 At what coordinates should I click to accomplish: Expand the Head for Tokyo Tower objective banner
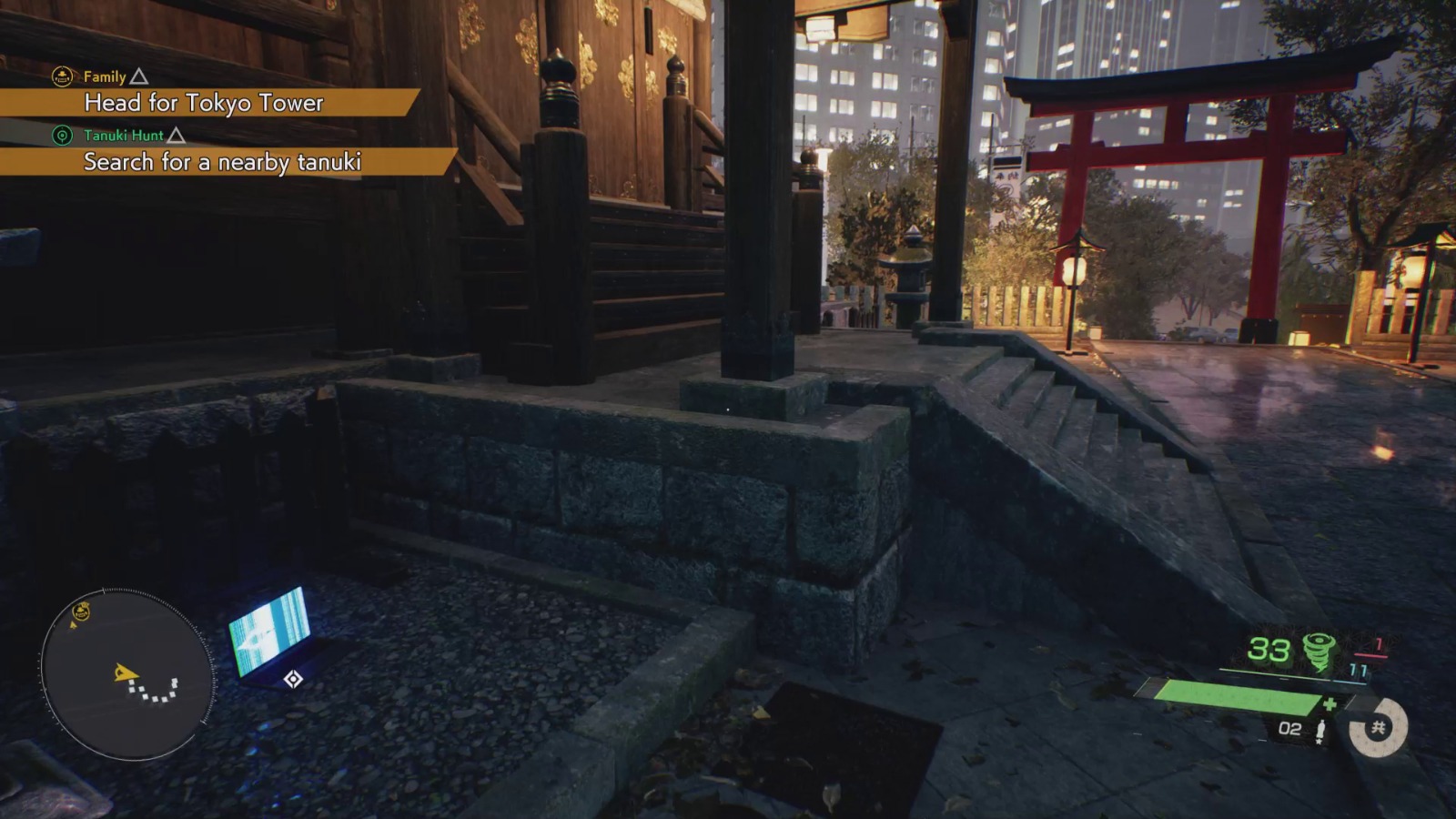205,105
